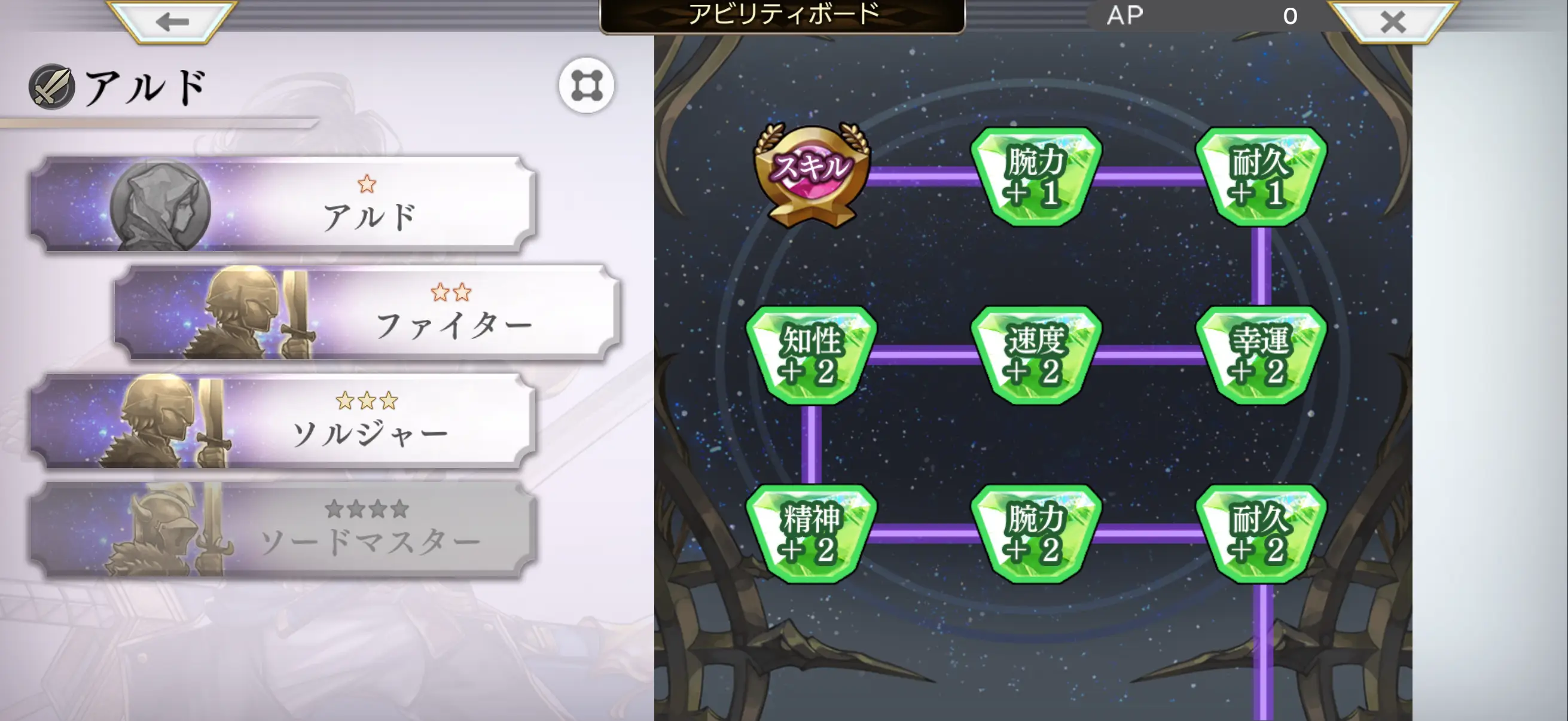Screen dimensions: 1568x721
Task: Open the board expand view via the frame icon
Action: pos(586,85)
